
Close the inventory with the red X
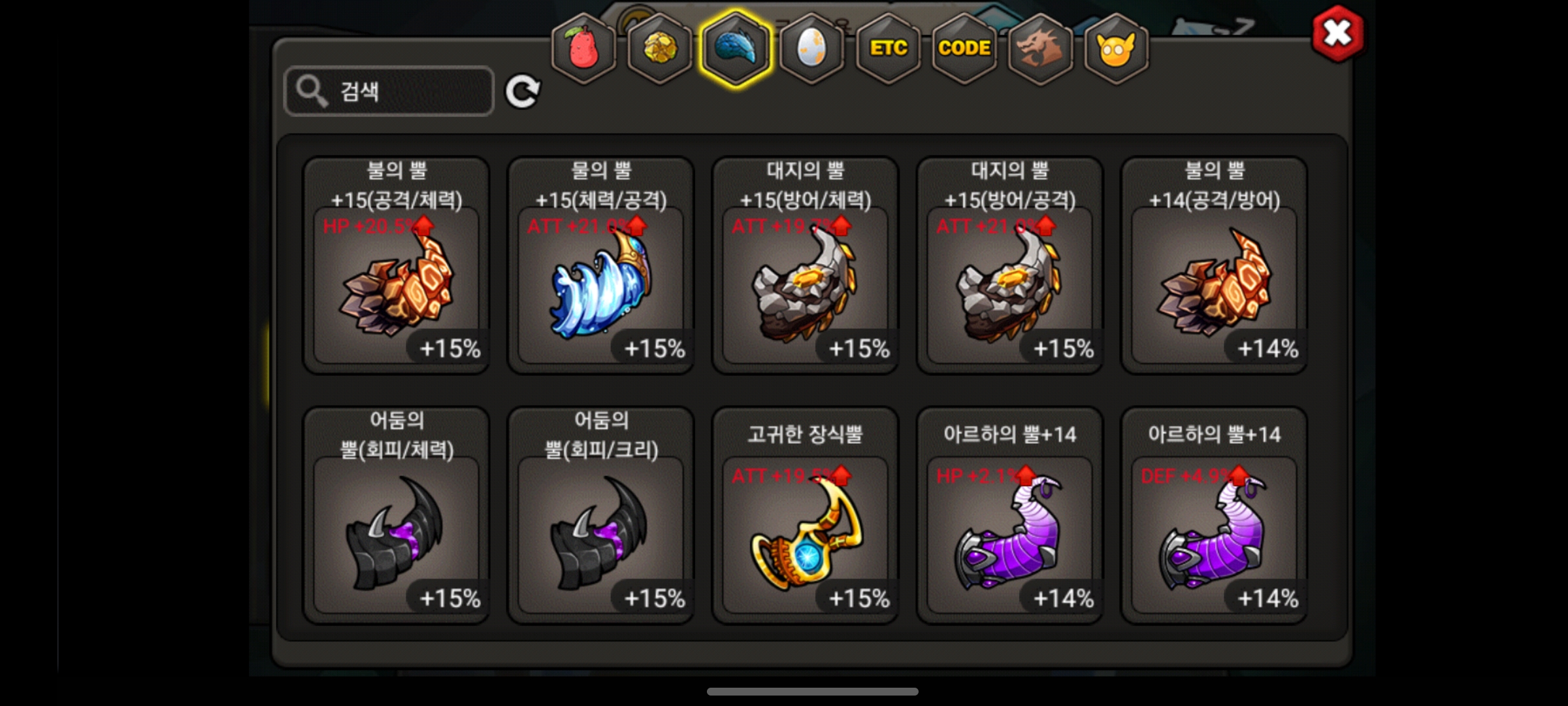tap(1337, 33)
